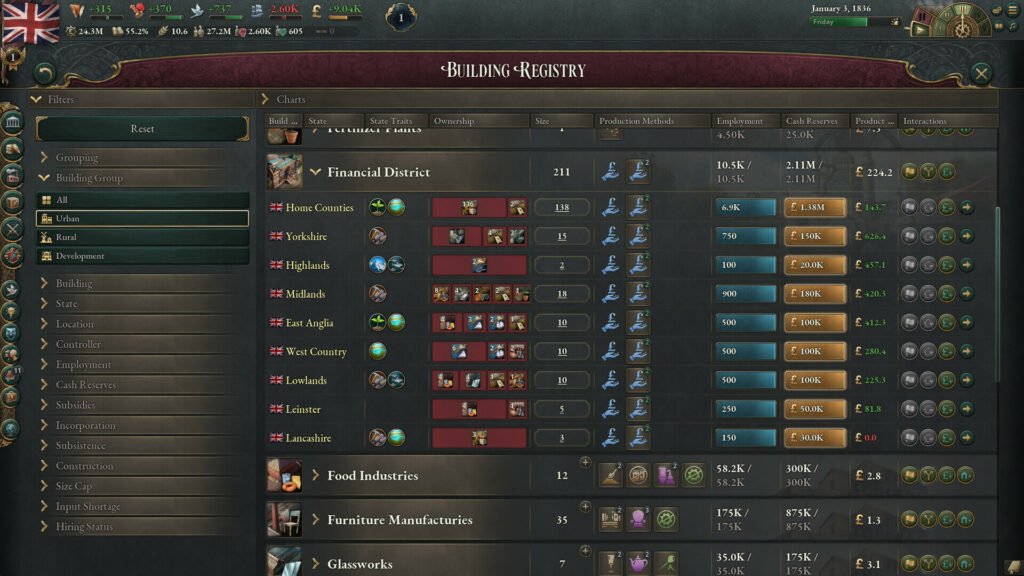This screenshot has height=576, width=1024.
Task: Open the Home Counties financial district row
Action: point(319,207)
